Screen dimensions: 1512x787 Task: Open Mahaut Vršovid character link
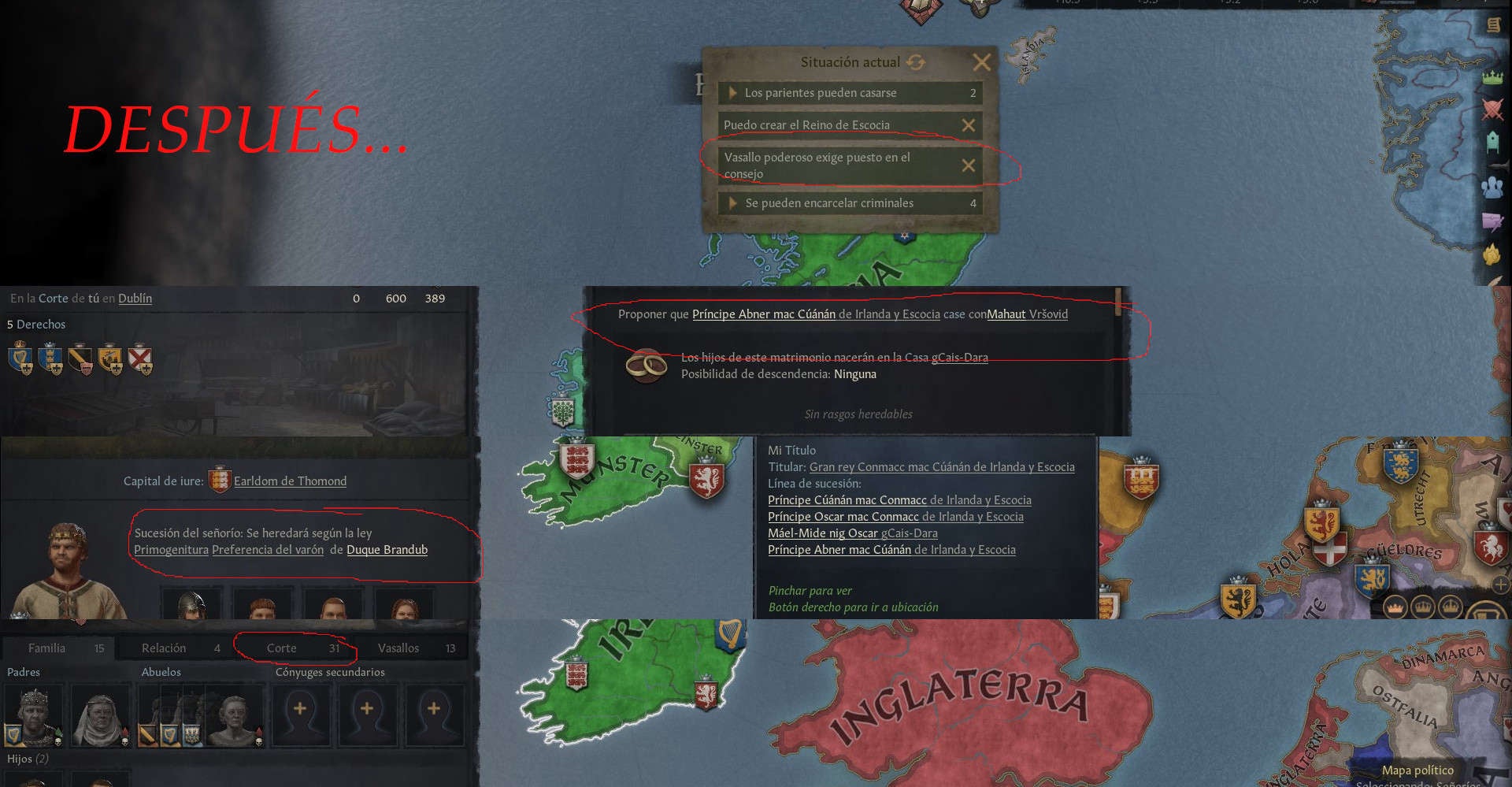coord(1027,314)
